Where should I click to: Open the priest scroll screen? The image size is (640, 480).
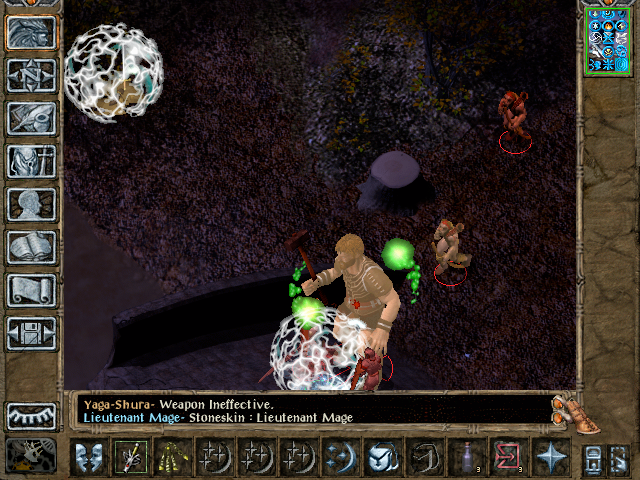[32, 290]
